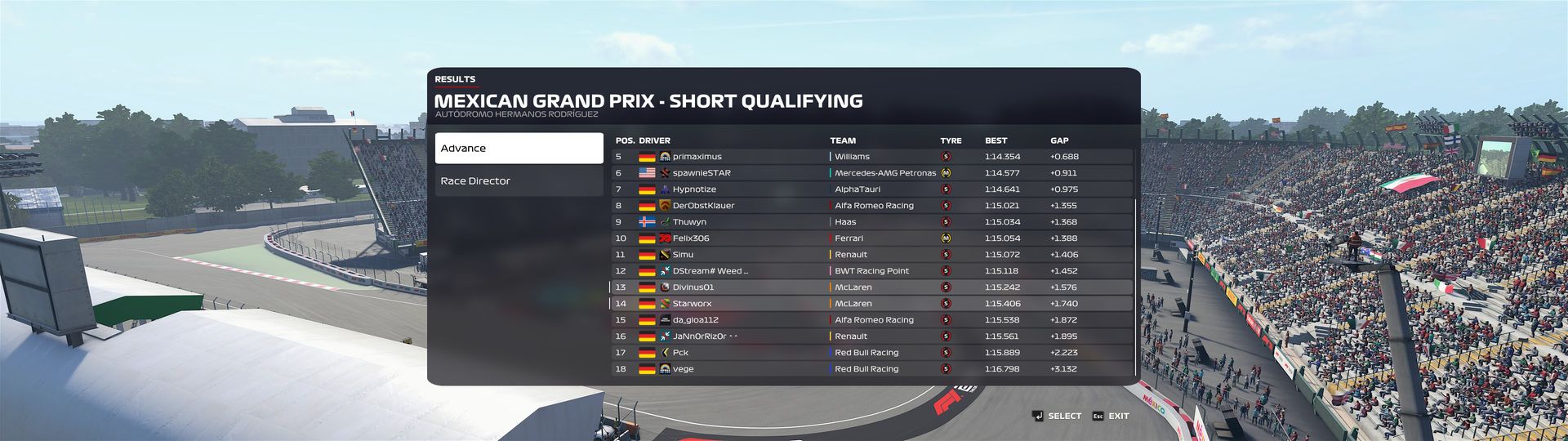
Task: Select the DStream# Weed driver row
Action: (x=871, y=271)
